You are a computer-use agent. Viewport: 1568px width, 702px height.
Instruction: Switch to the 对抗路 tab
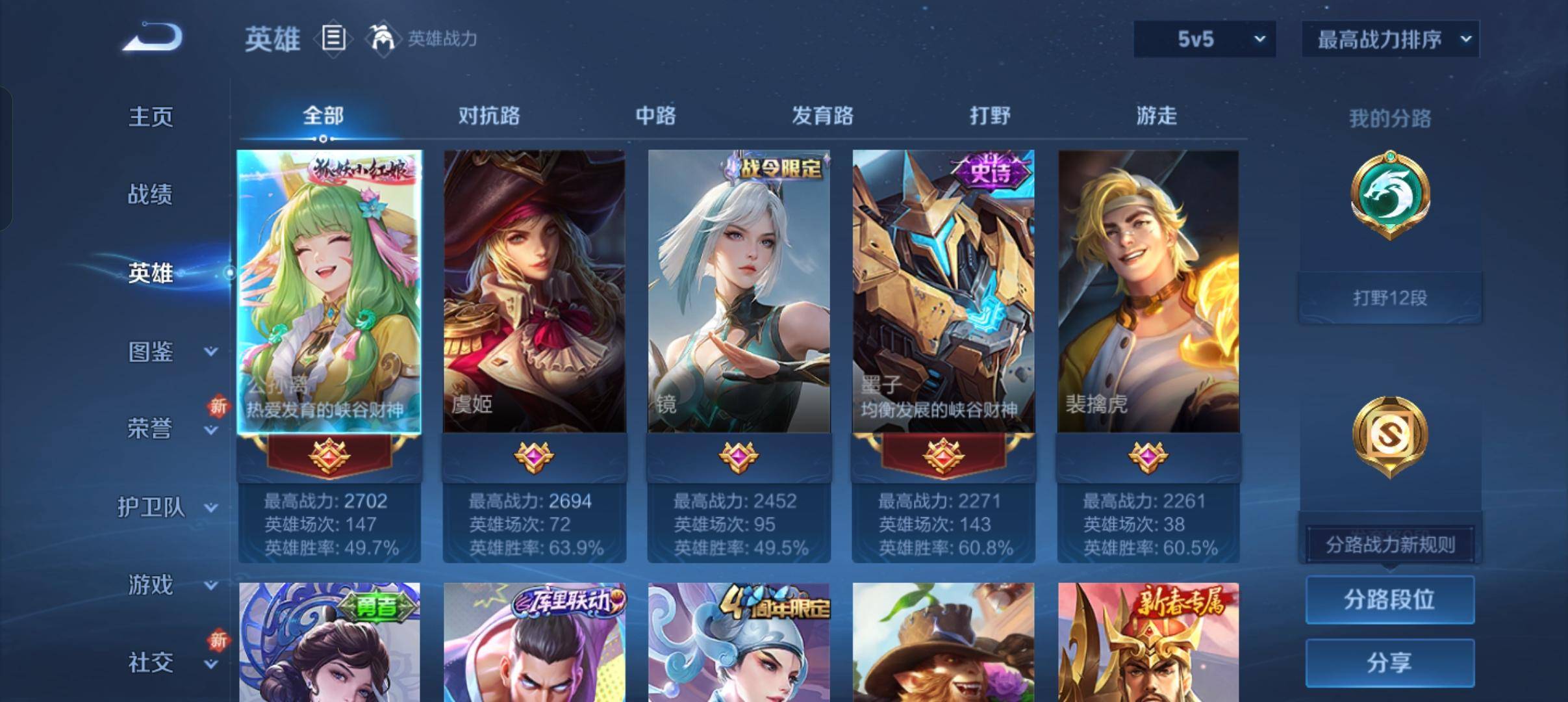pos(489,116)
